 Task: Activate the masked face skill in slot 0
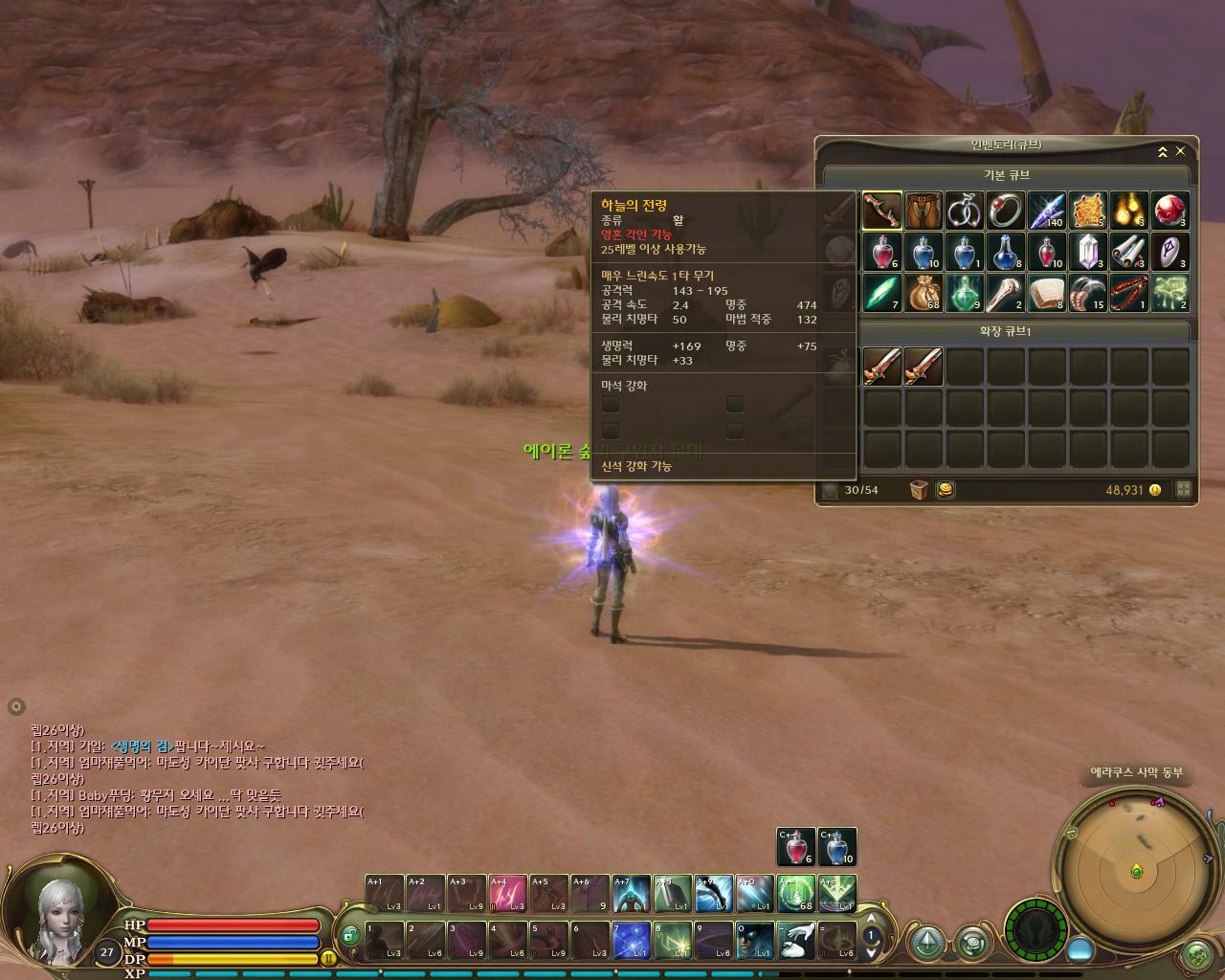click(x=755, y=940)
